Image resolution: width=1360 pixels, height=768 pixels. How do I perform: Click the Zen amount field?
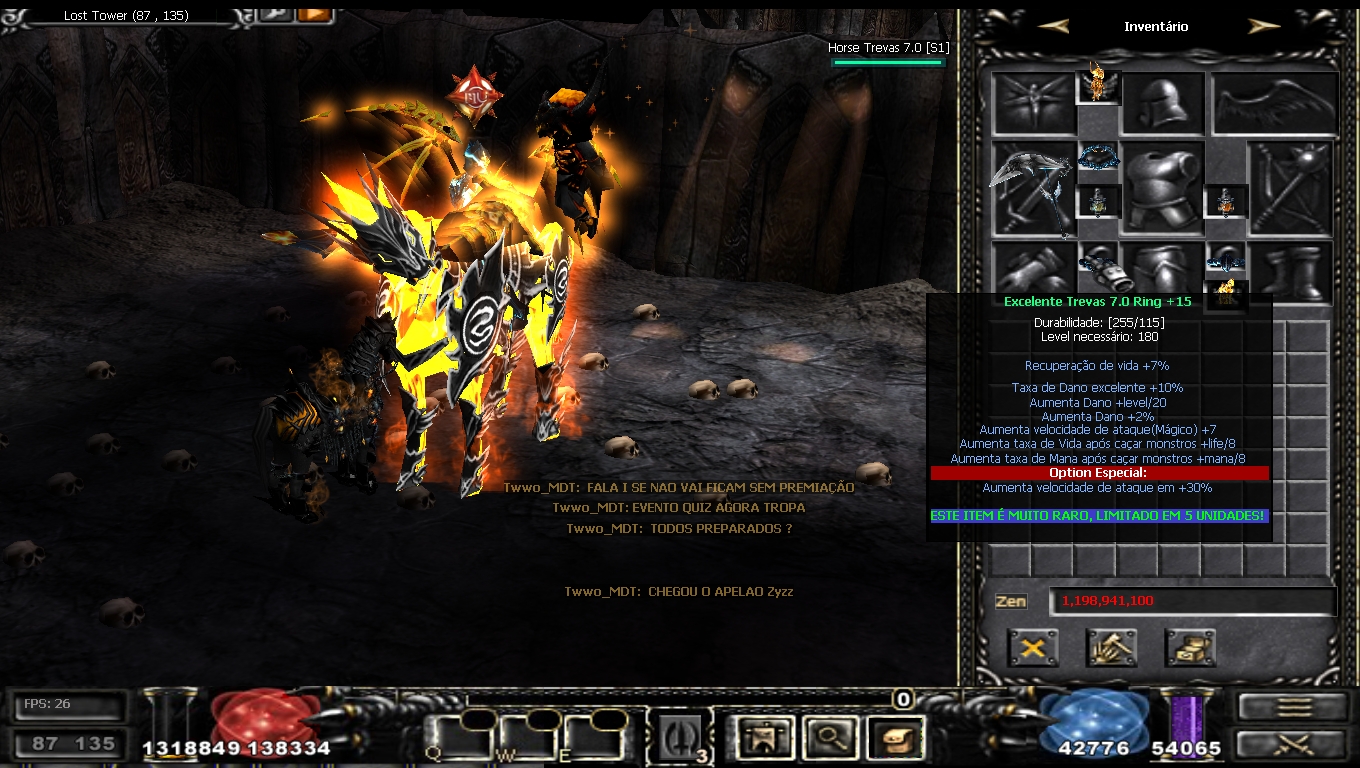tap(1192, 601)
